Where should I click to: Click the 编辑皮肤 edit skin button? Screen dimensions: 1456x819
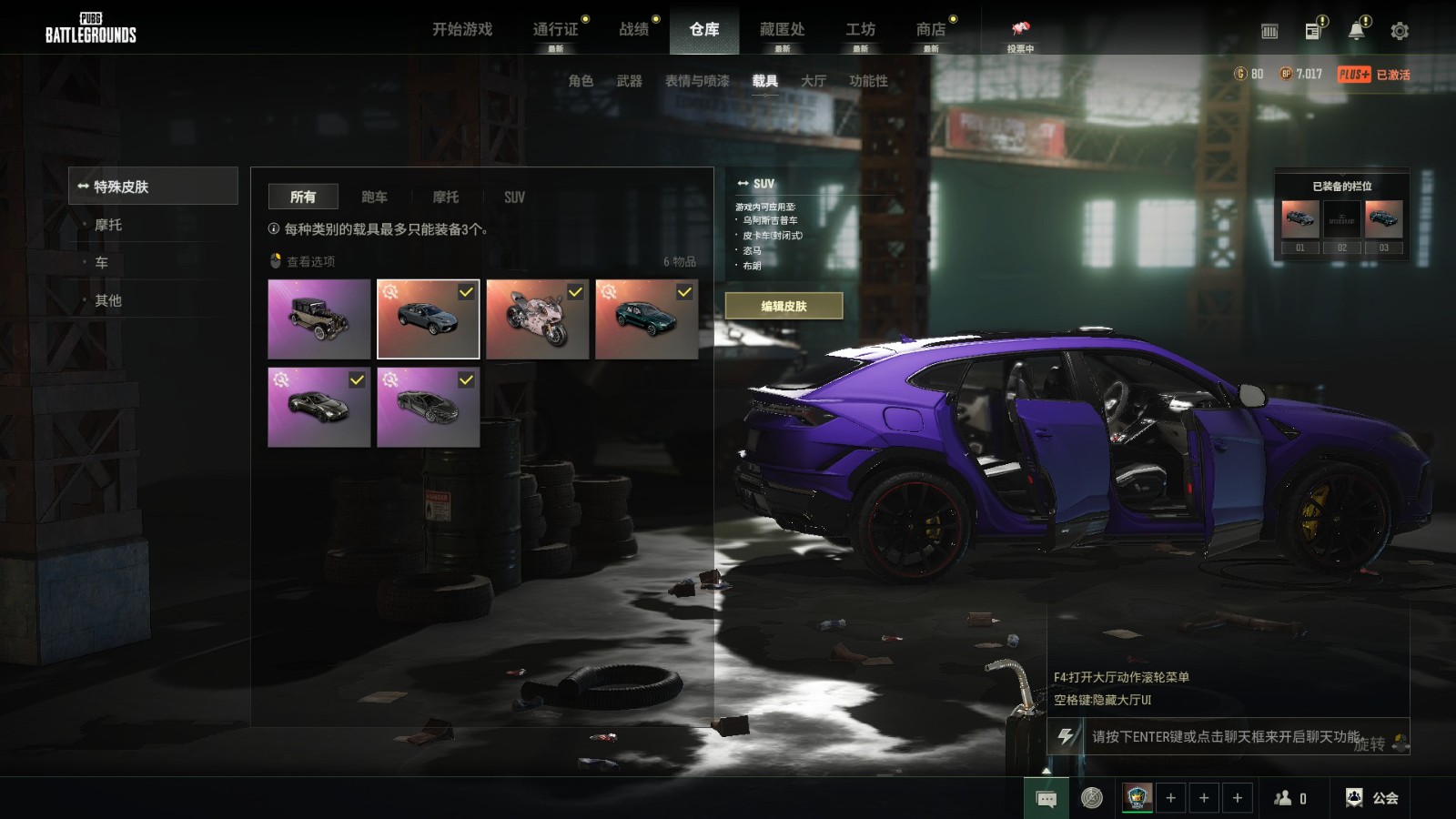(x=784, y=307)
